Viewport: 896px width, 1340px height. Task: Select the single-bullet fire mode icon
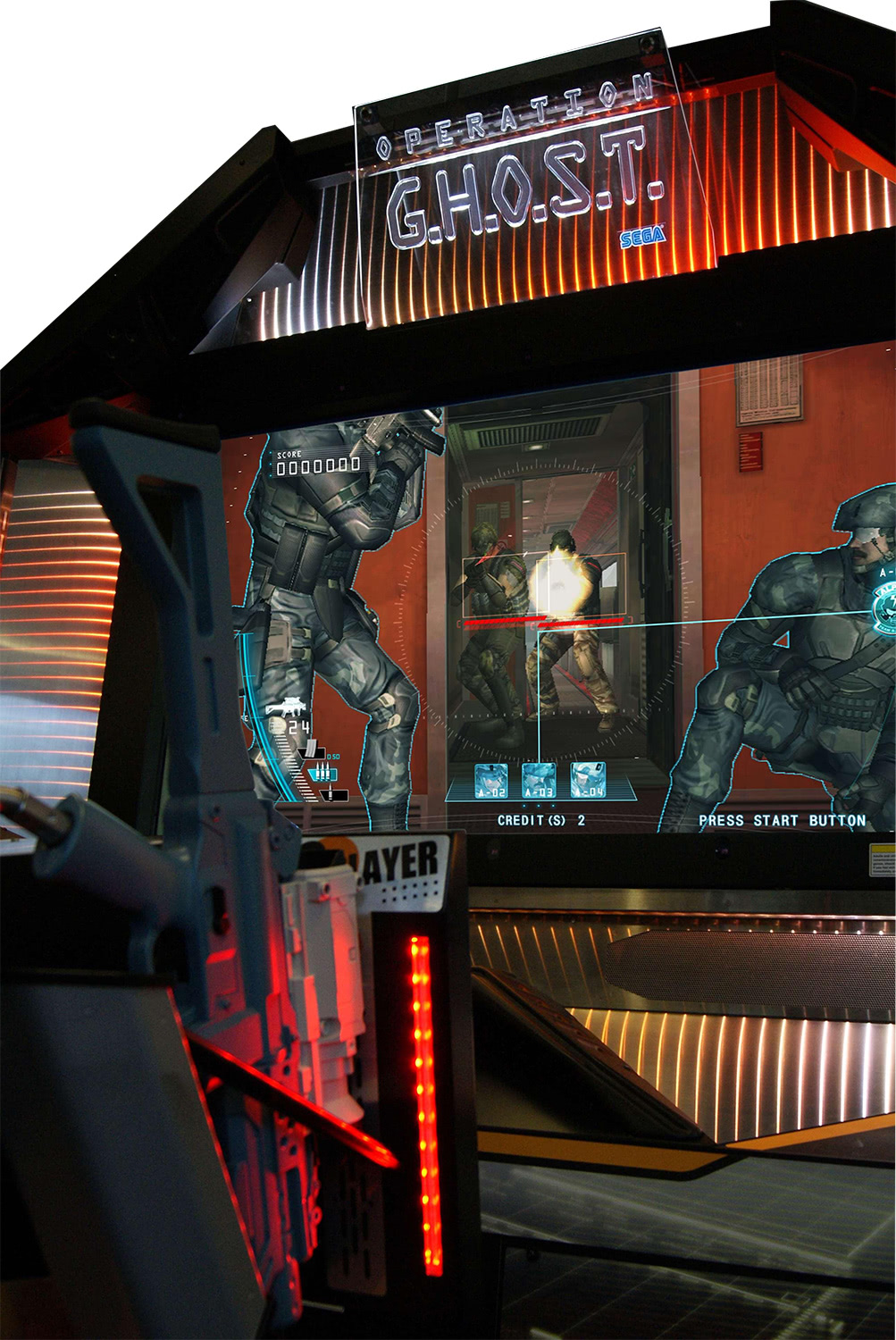[330, 793]
